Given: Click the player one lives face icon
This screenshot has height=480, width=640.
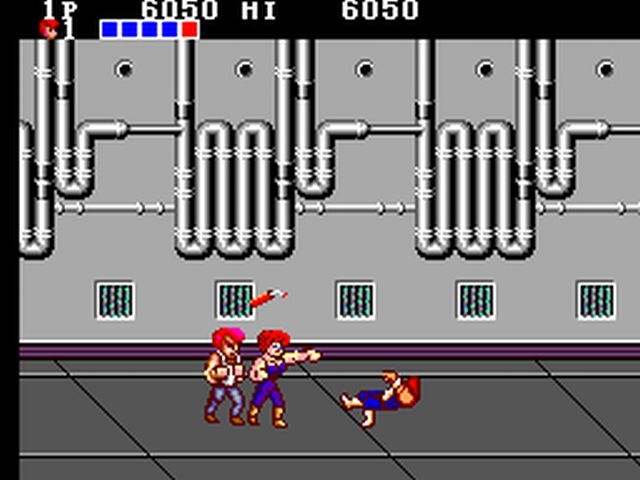Looking at the screenshot, I should 49,29.
